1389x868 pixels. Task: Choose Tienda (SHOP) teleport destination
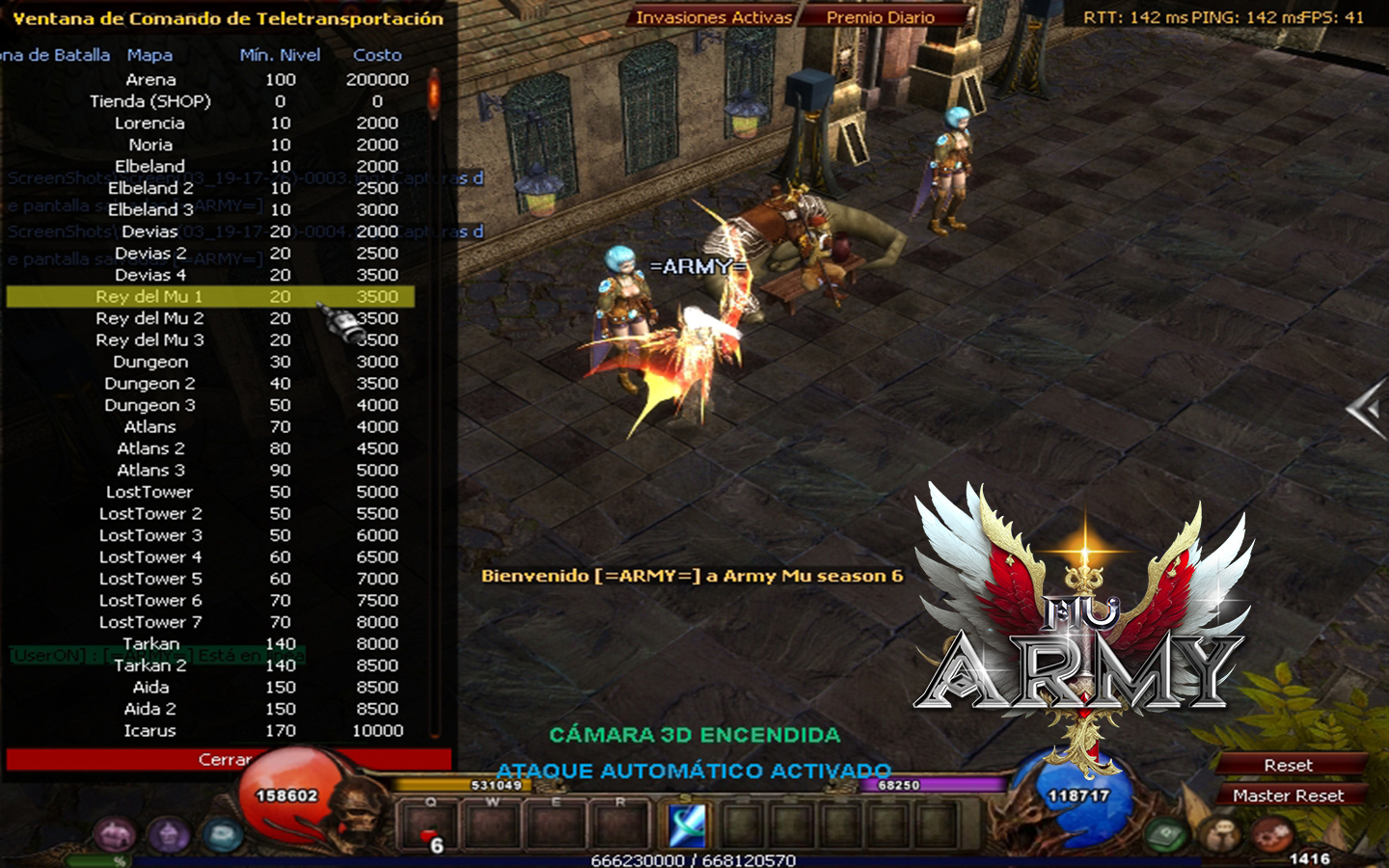[150, 101]
